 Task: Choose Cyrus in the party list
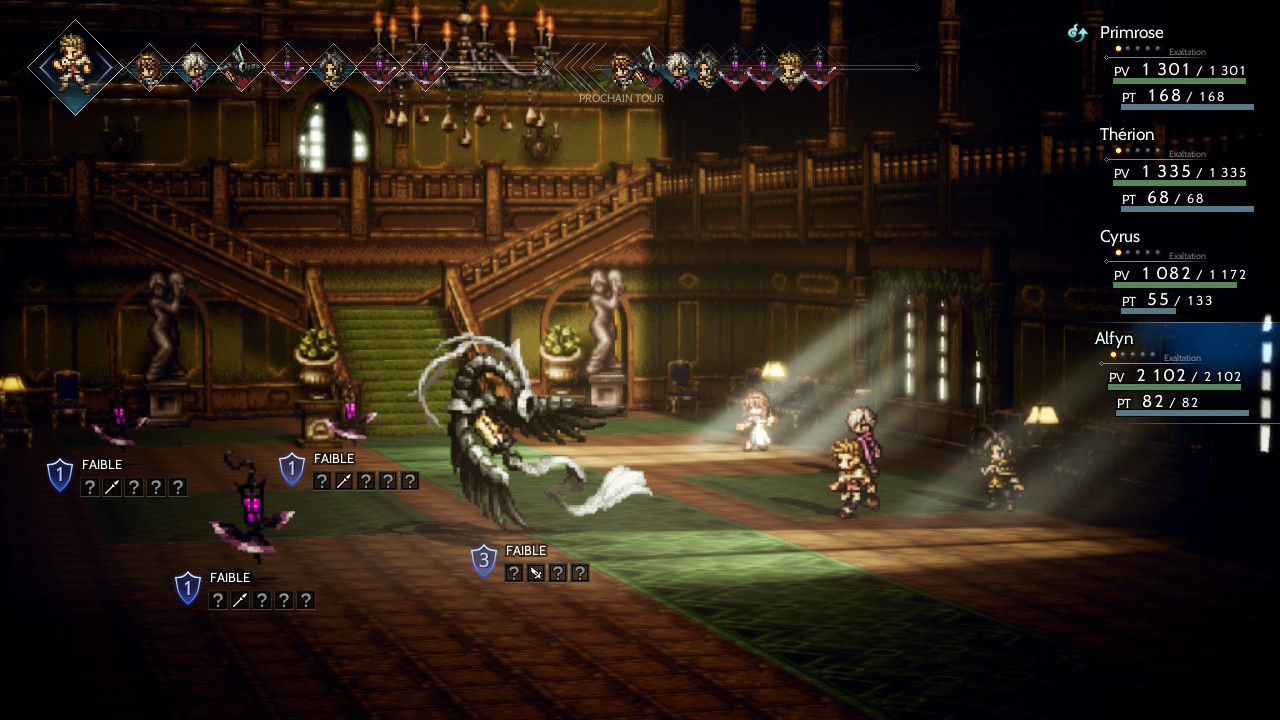pyautogui.click(x=1119, y=237)
